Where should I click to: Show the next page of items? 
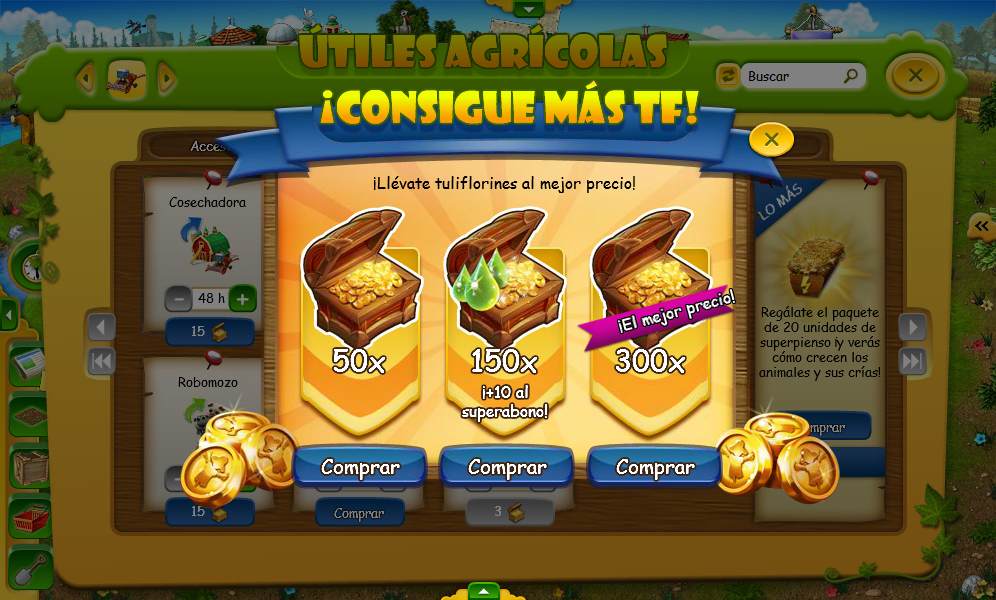912,327
